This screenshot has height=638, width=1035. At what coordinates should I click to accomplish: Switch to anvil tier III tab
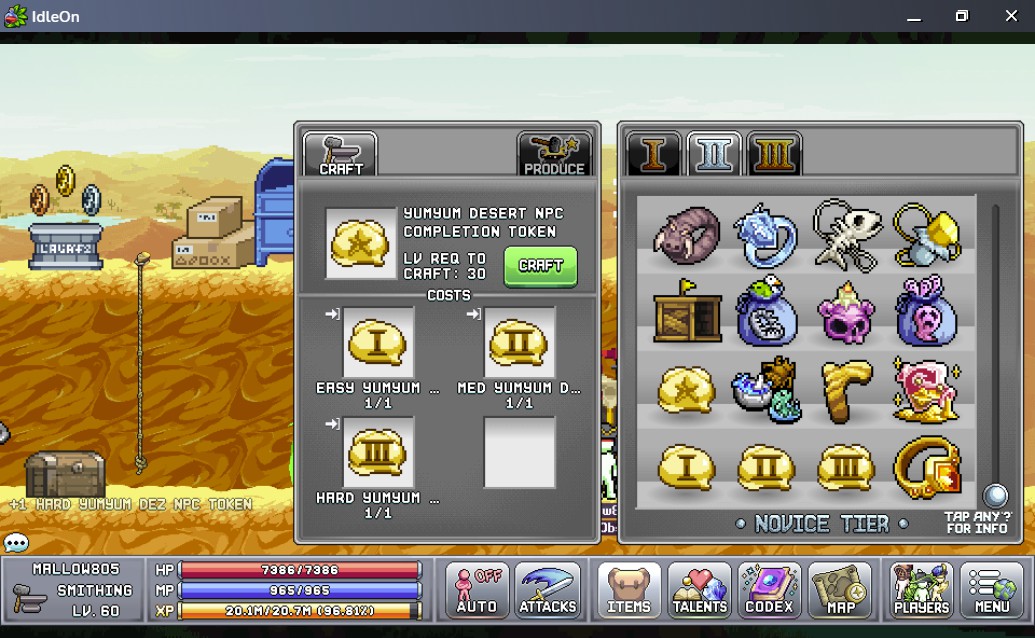tap(774, 155)
